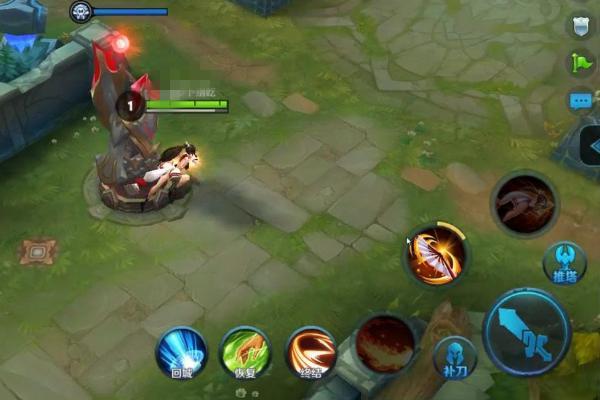Trigger the glowing orange fan skill
This screenshot has height=400, width=600.
tap(436, 255)
